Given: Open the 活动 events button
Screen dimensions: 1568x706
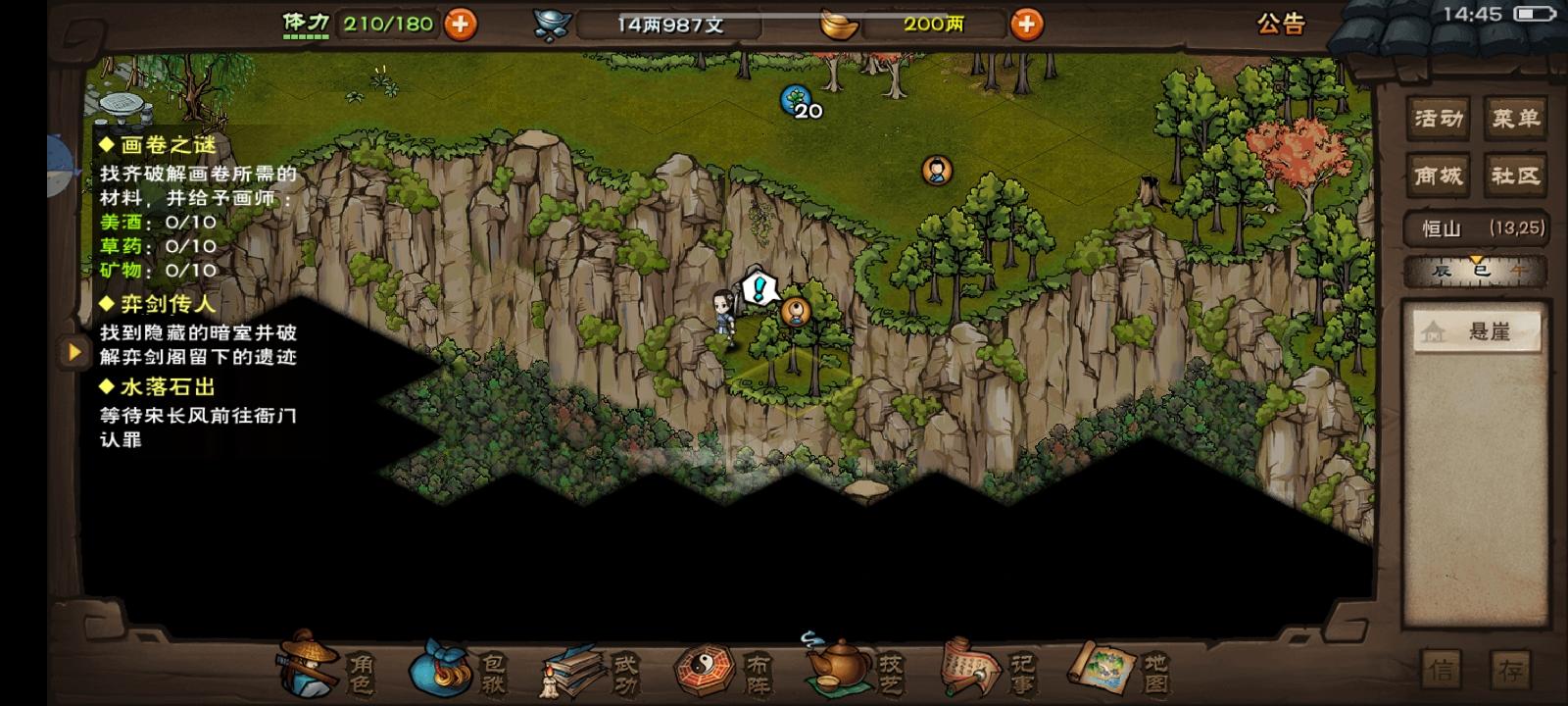Looking at the screenshot, I should pos(1437,118).
